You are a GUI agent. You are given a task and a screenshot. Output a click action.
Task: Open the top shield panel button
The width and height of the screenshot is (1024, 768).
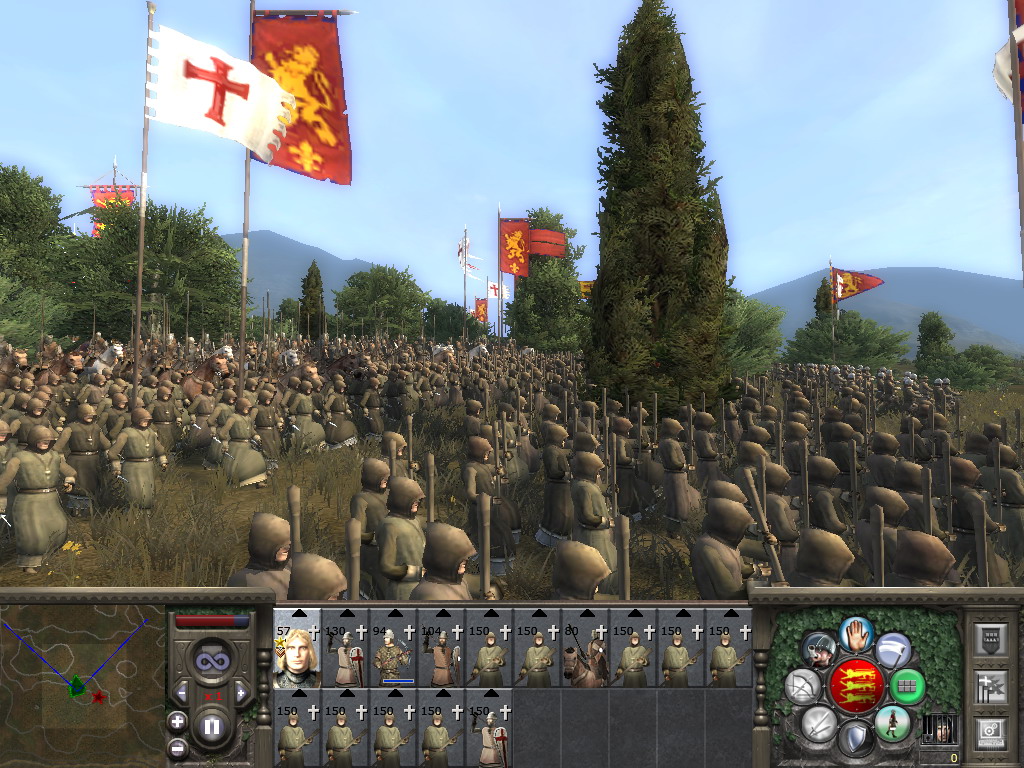pos(990,638)
